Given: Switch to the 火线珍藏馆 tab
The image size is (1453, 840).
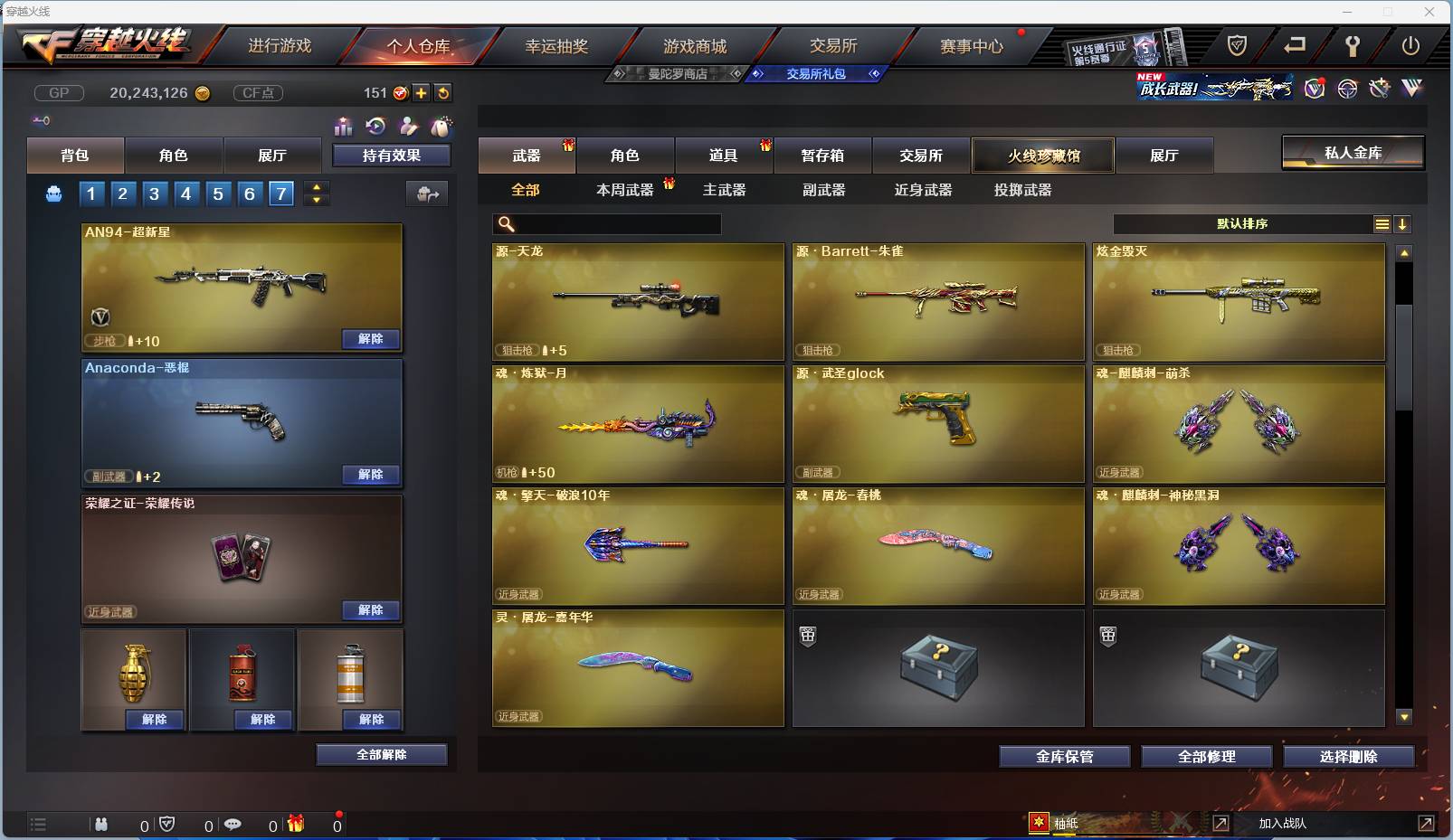Looking at the screenshot, I should pos(1045,156).
